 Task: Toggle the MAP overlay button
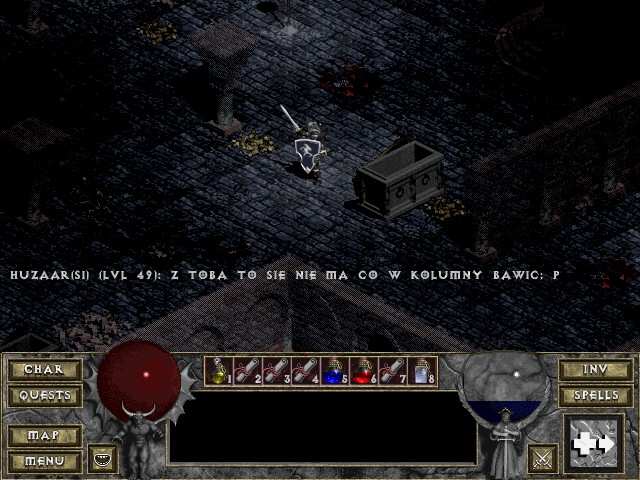coord(44,436)
